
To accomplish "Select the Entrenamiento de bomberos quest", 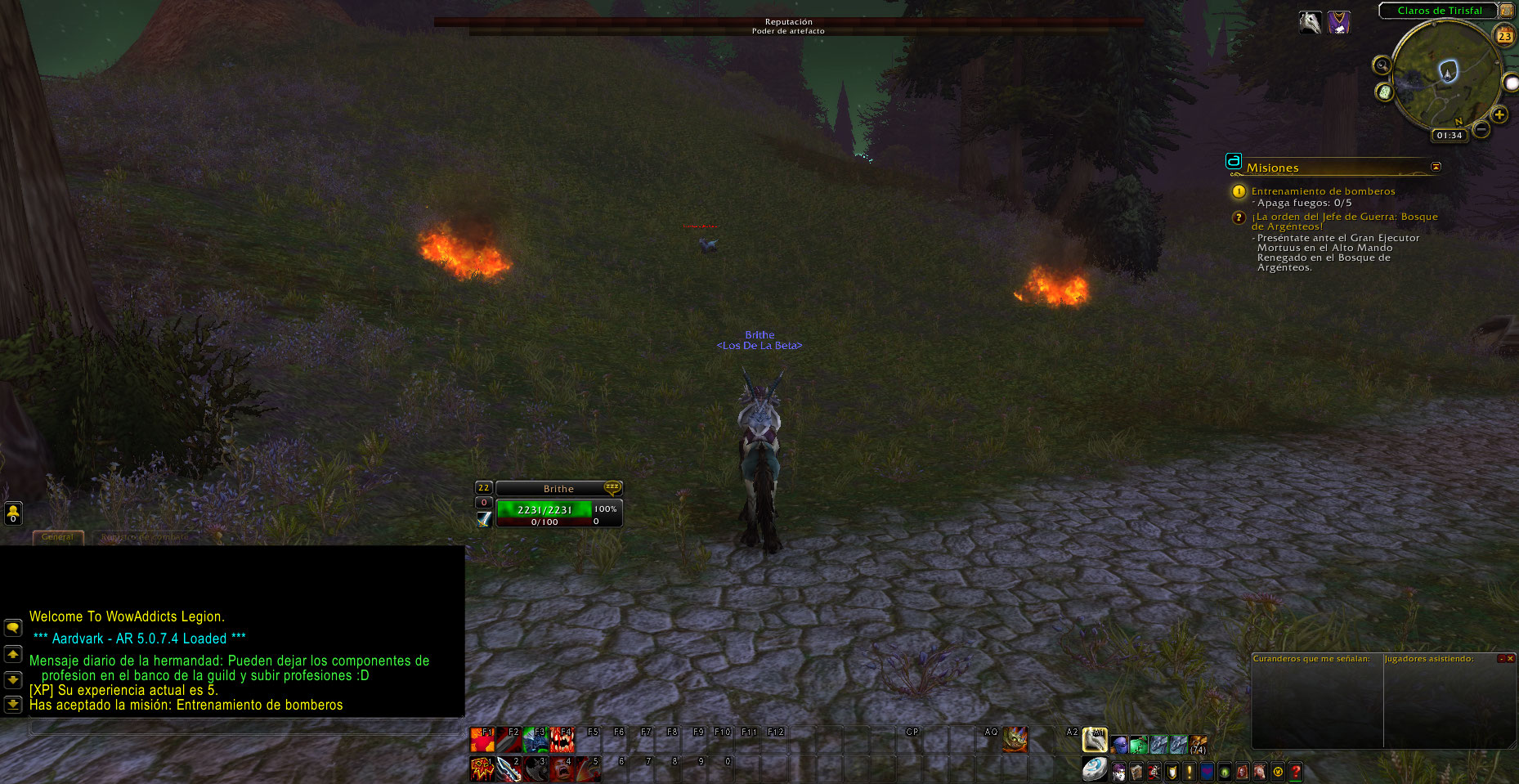I will point(1323,191).
